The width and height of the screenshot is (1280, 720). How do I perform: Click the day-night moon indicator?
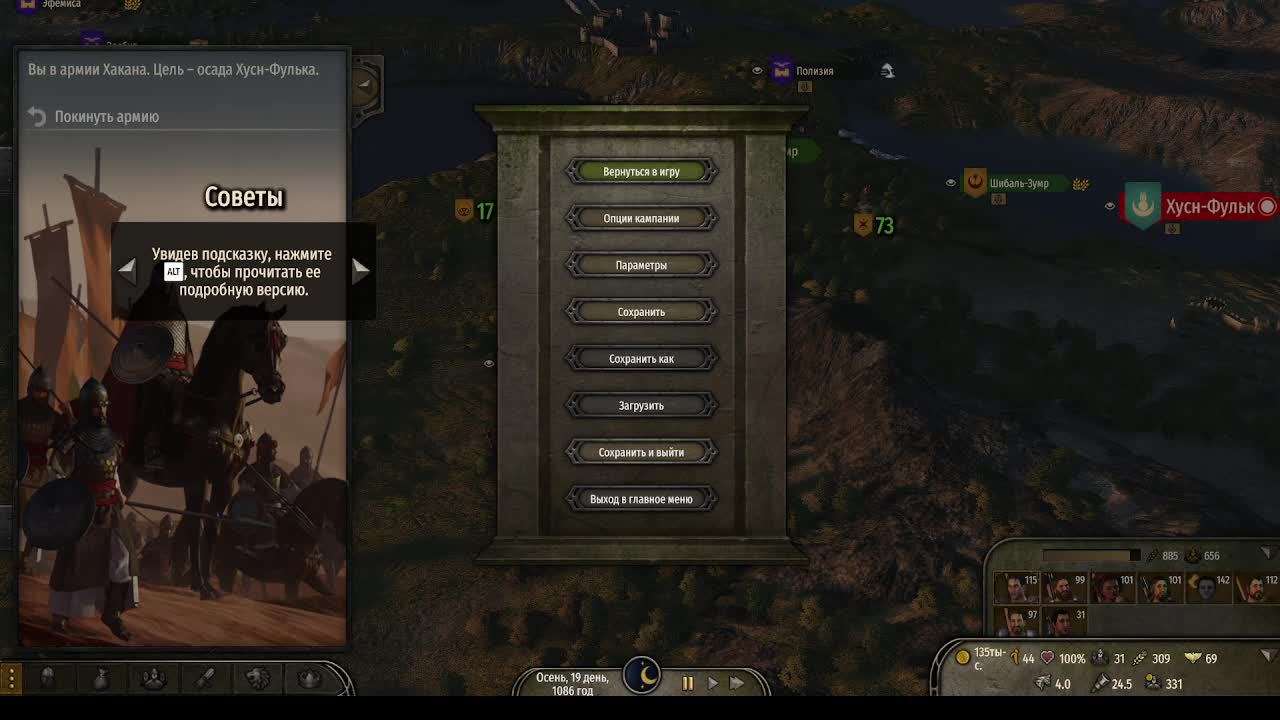[x=643, y=676]
